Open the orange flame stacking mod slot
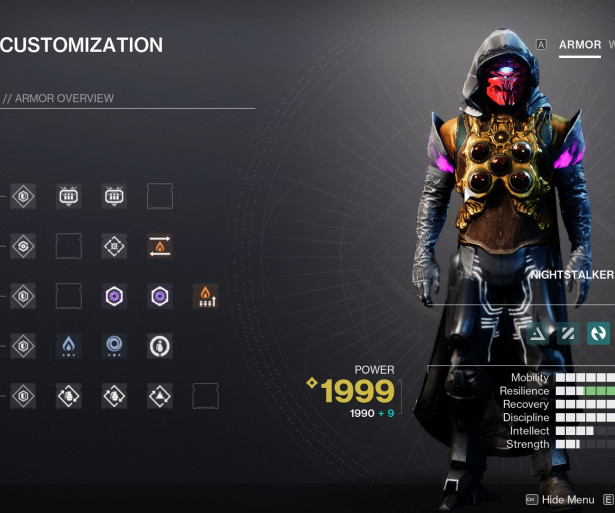The height and width of the screenshot is (513, 615). (x=205, y=296)
